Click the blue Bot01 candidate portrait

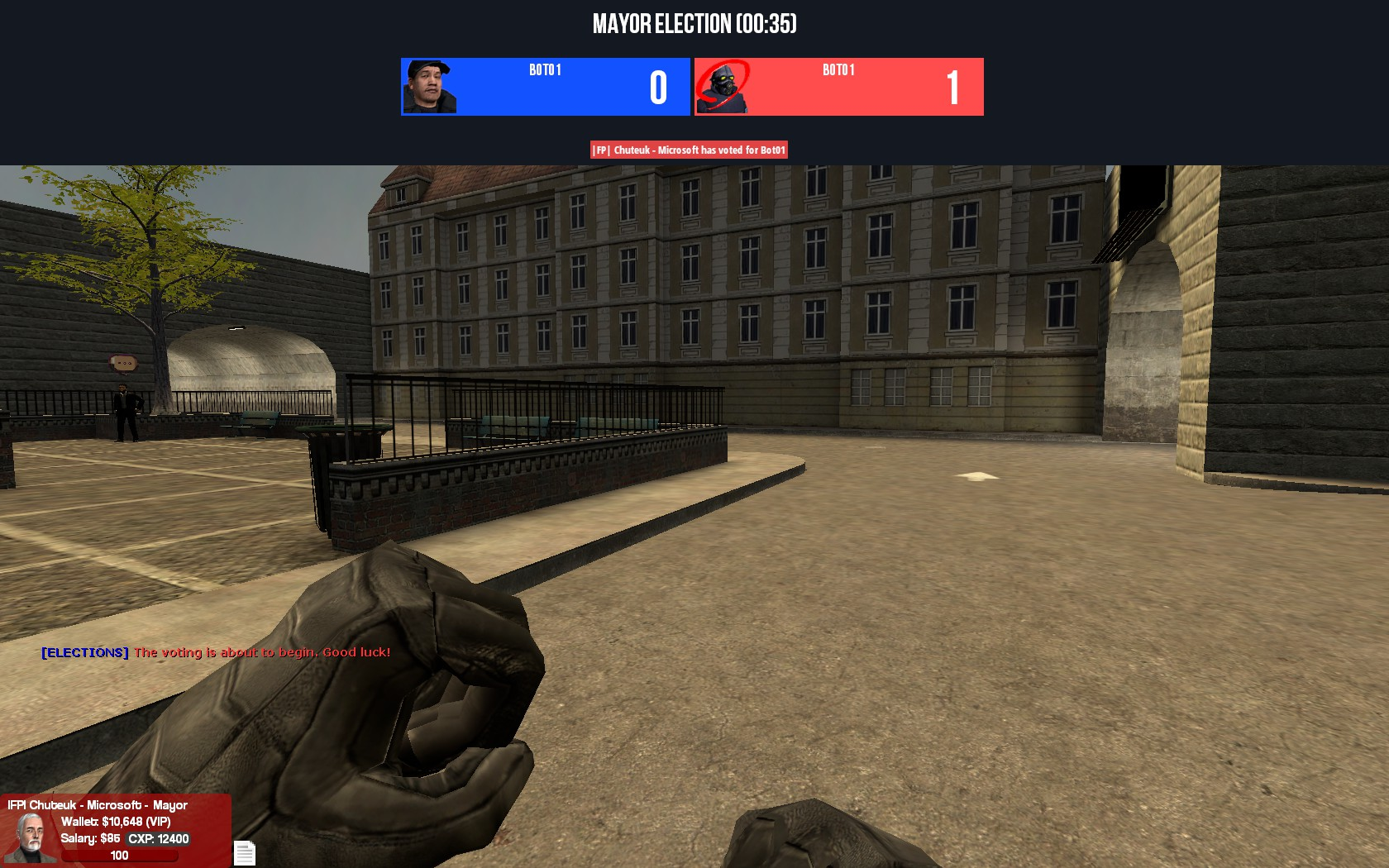(x=429, y=87)
